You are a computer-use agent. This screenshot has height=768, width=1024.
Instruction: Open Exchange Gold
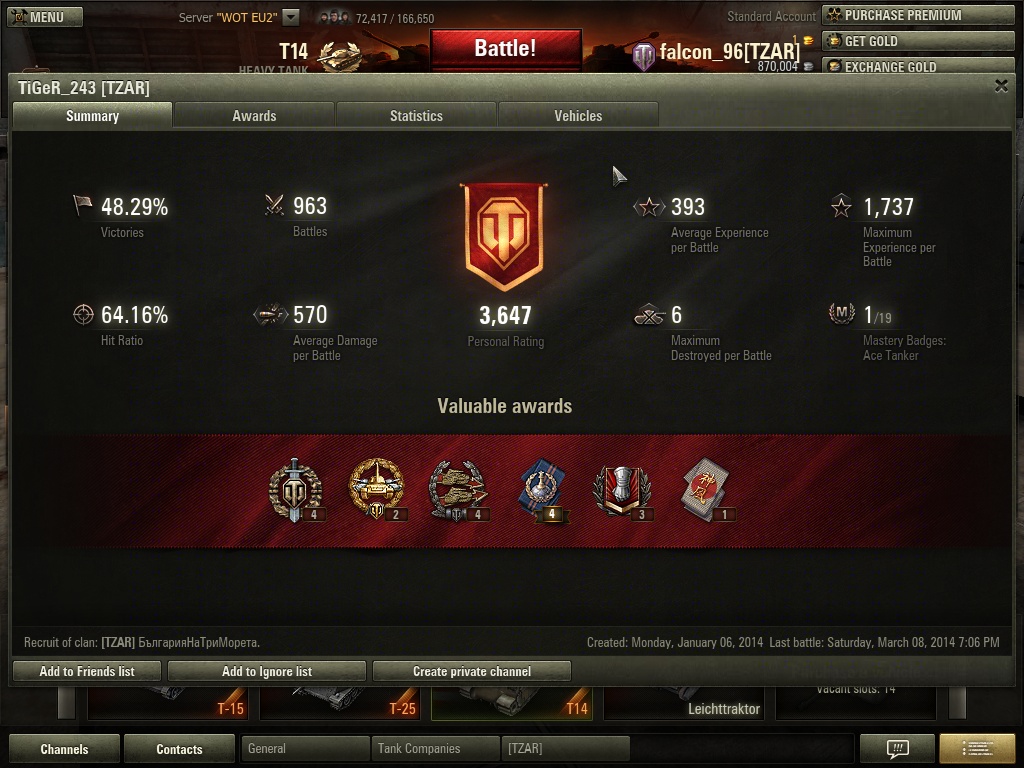click(x=917, y=66)
